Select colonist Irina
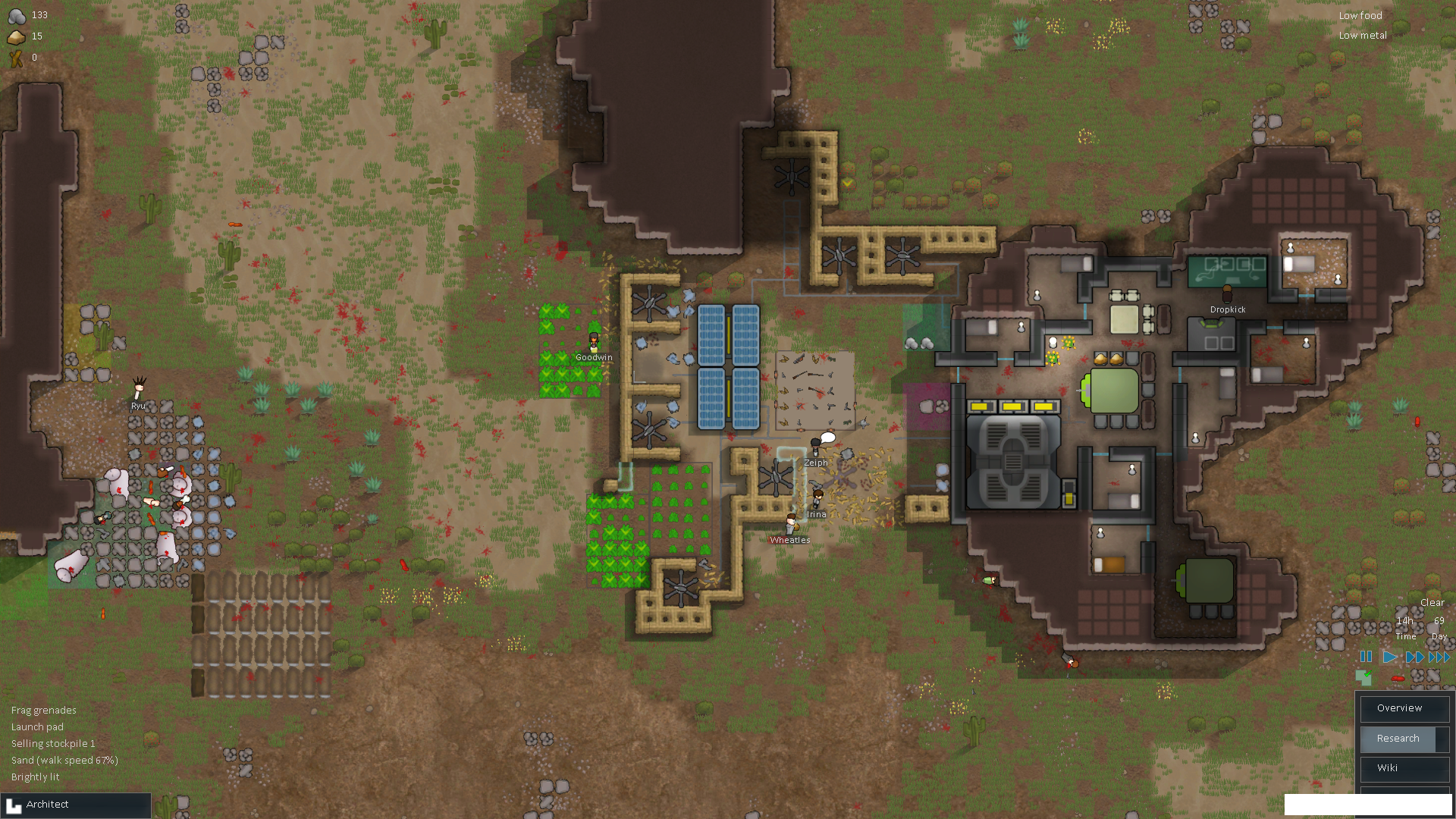Viewport: 1456px width, 819px height. 817,499
